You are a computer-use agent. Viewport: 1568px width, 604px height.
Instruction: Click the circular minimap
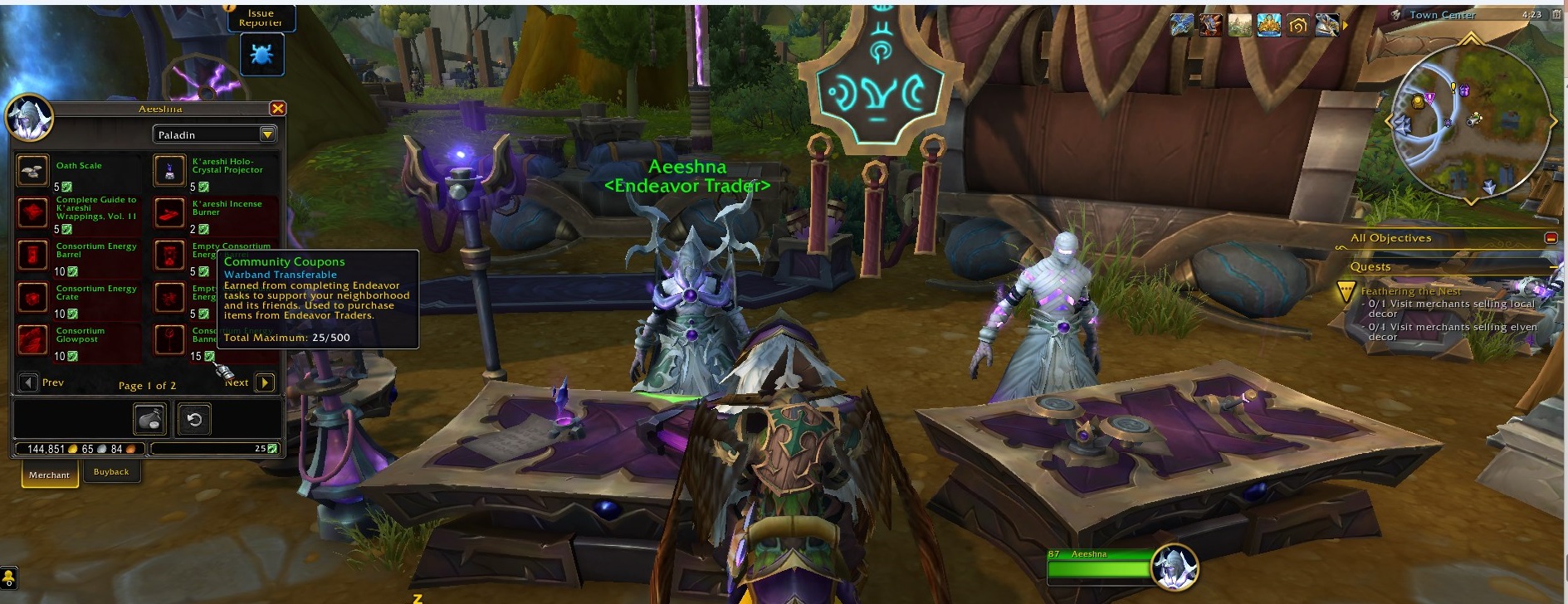pos(1470,121)
